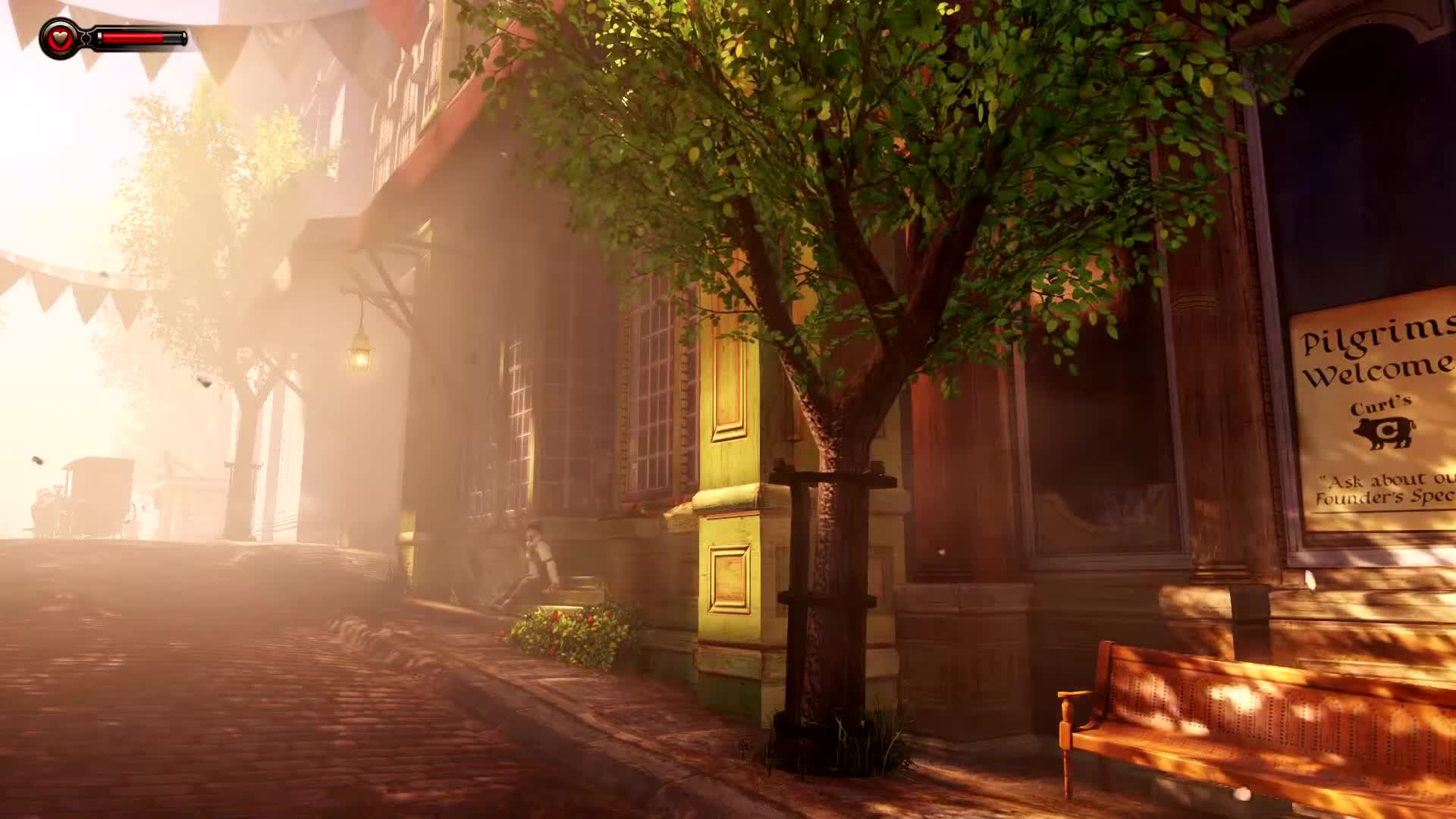Click the letter C inside the pig emblem
The image size is (1456, 819).
pos(1388,429)
